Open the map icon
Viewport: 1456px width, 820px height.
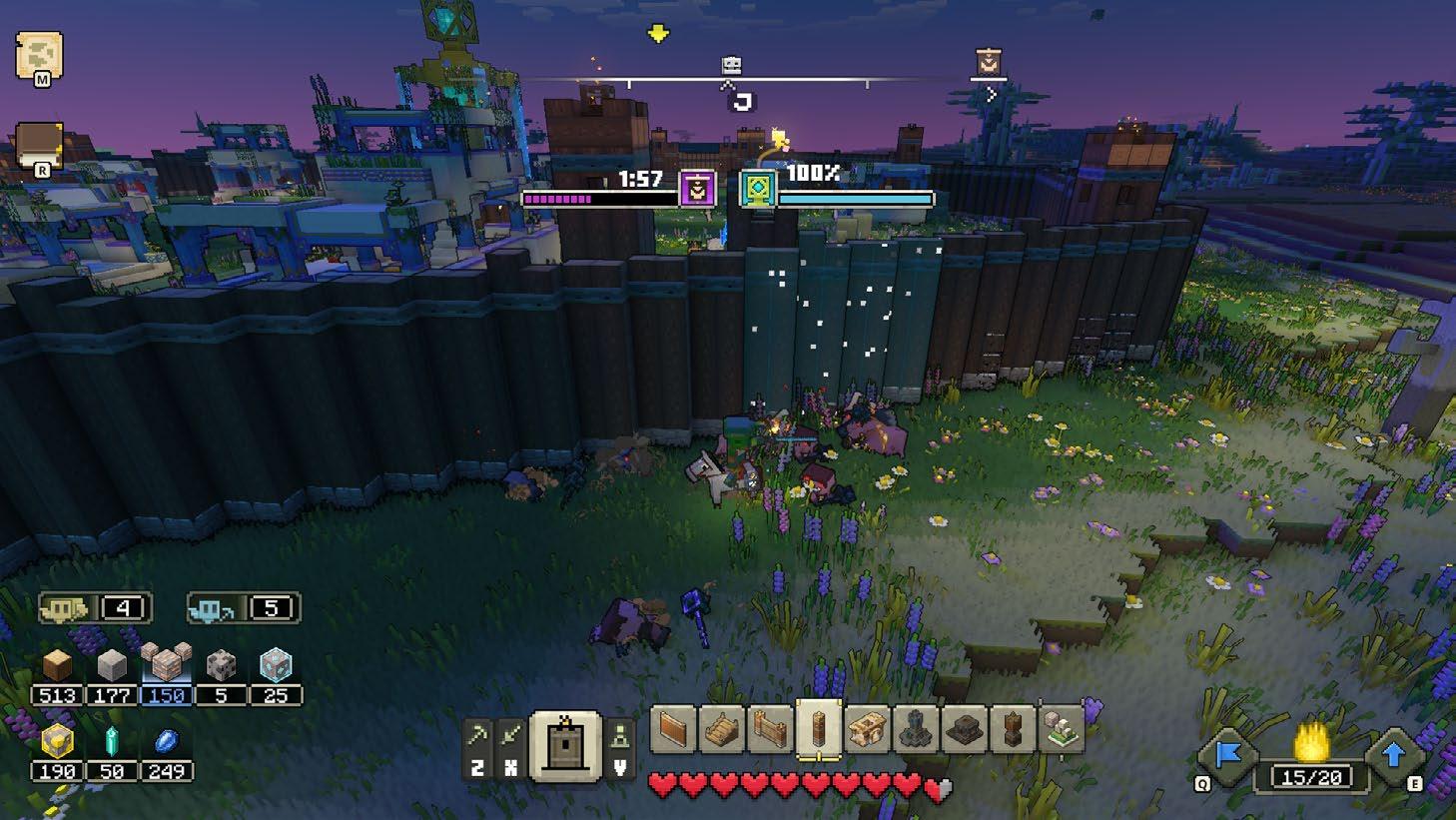click(39, 56)
